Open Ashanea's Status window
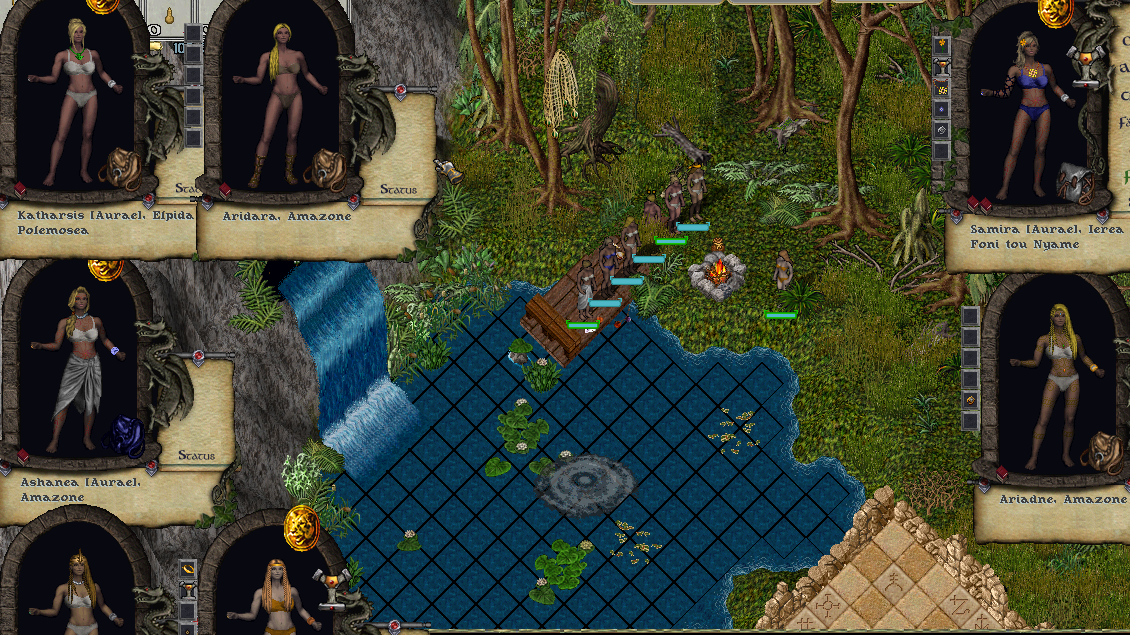1130x635 pixels. tap(195, 456)
